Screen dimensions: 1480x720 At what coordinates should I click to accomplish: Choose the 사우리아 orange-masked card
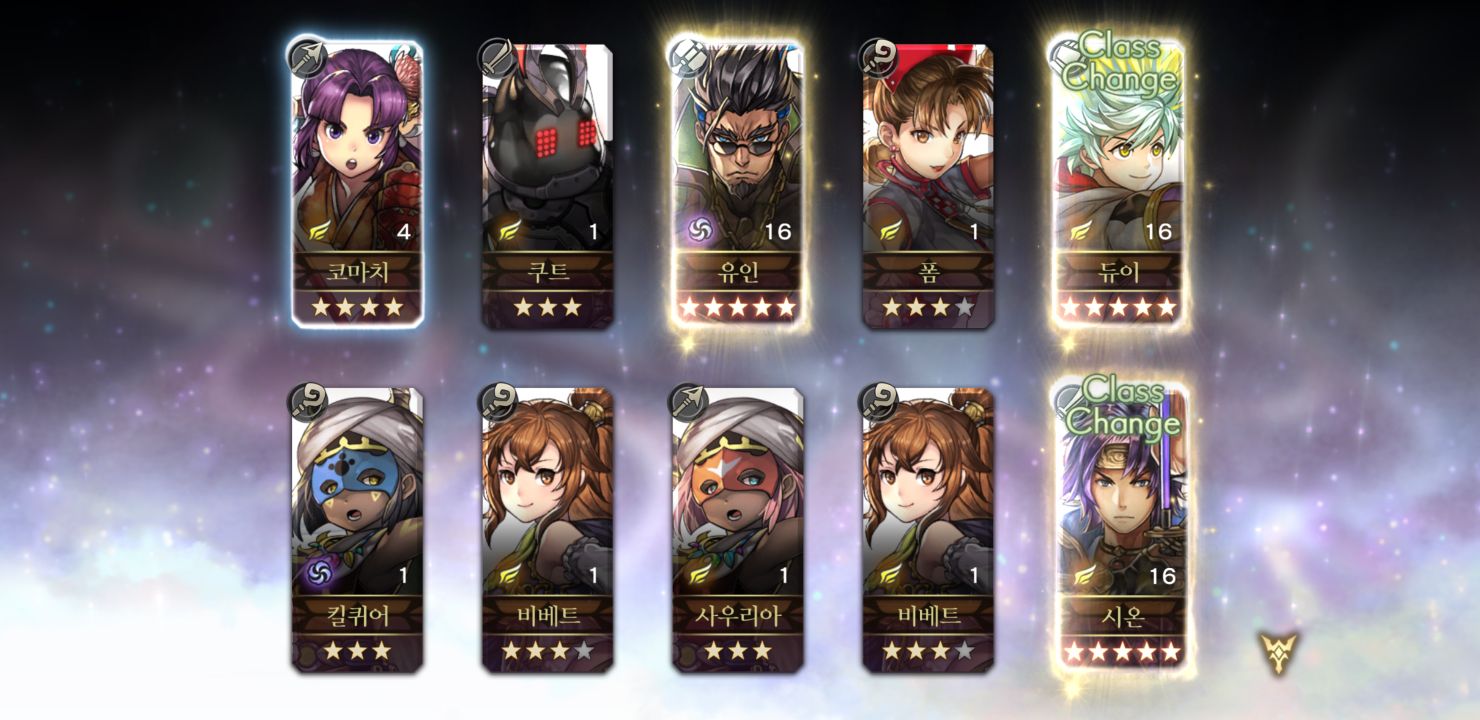[x=737, y=528]
